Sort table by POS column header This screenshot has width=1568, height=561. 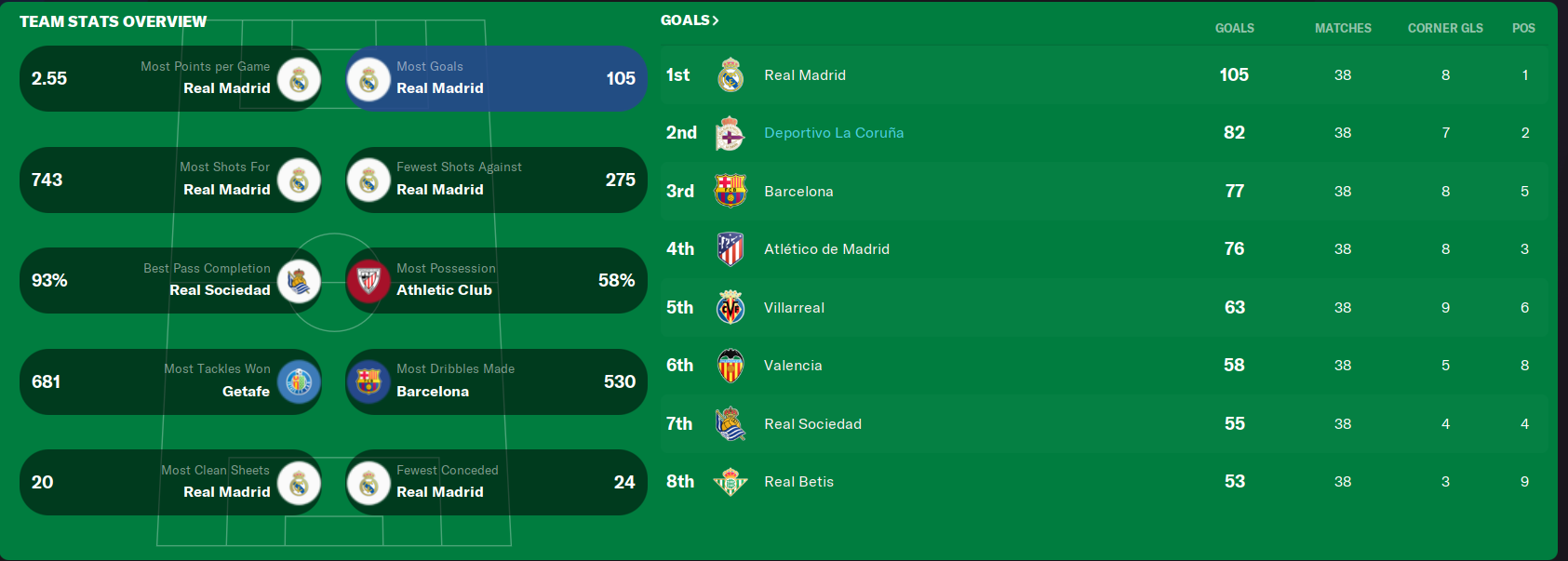pyautogui.click(x=1523, y=29)
